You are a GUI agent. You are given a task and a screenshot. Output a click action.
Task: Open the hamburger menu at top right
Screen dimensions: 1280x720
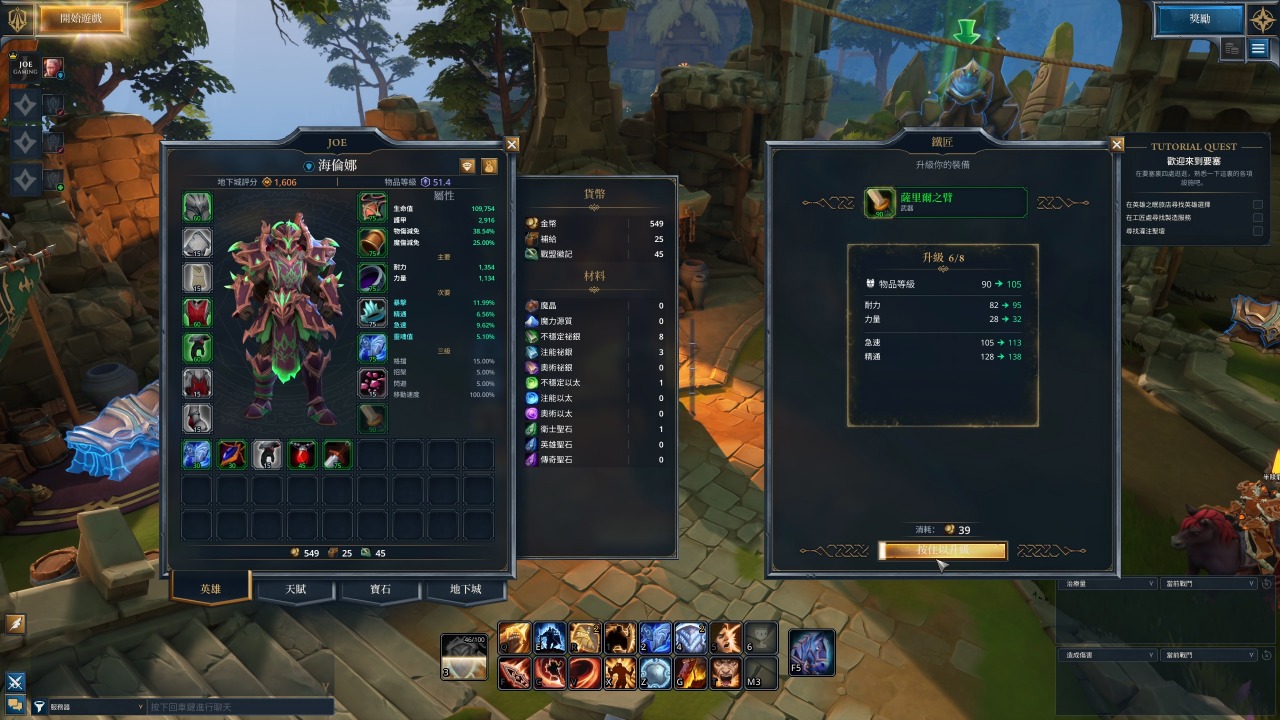1258,48
